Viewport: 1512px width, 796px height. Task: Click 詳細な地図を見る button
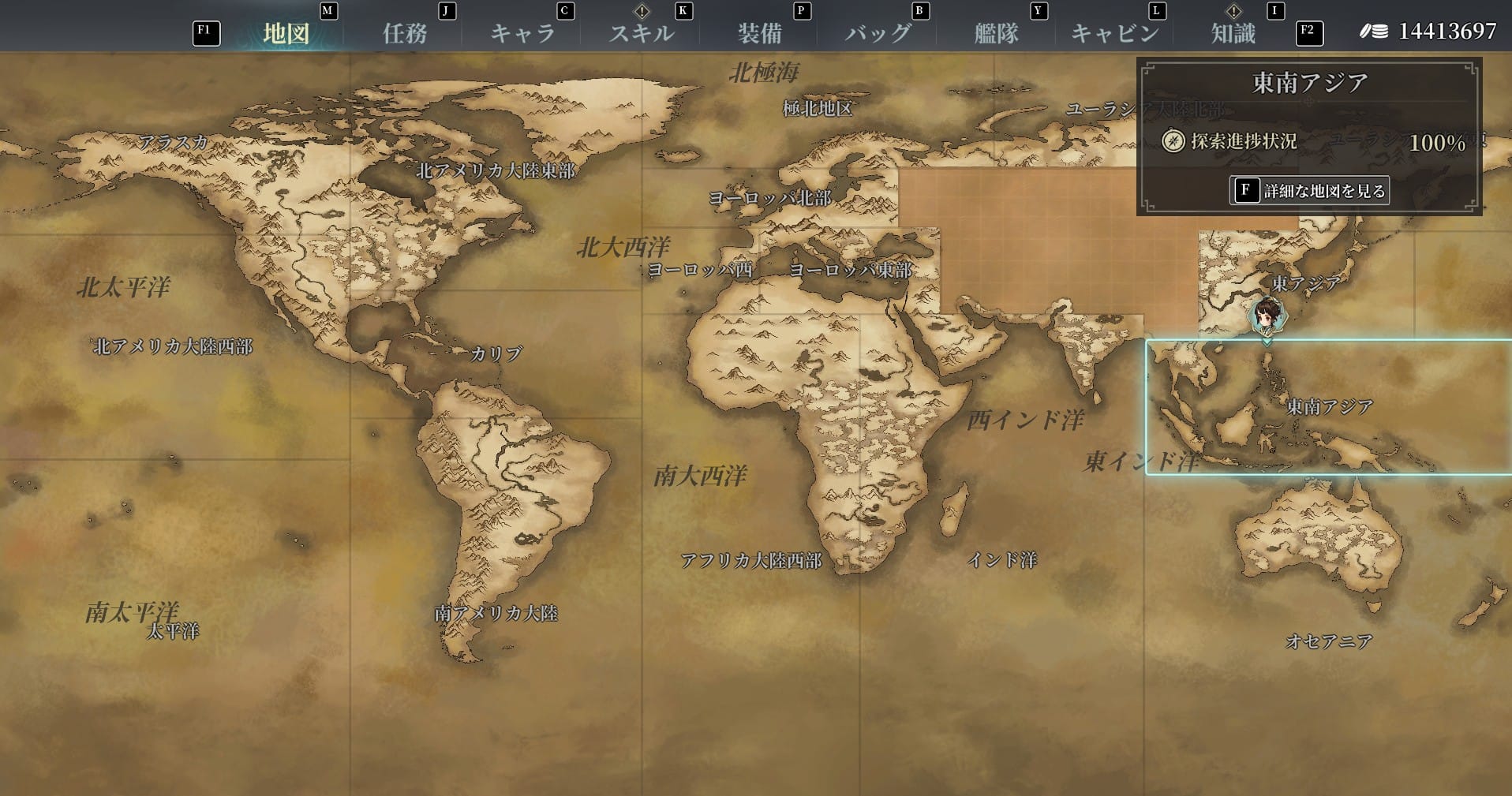point(1309,190)
